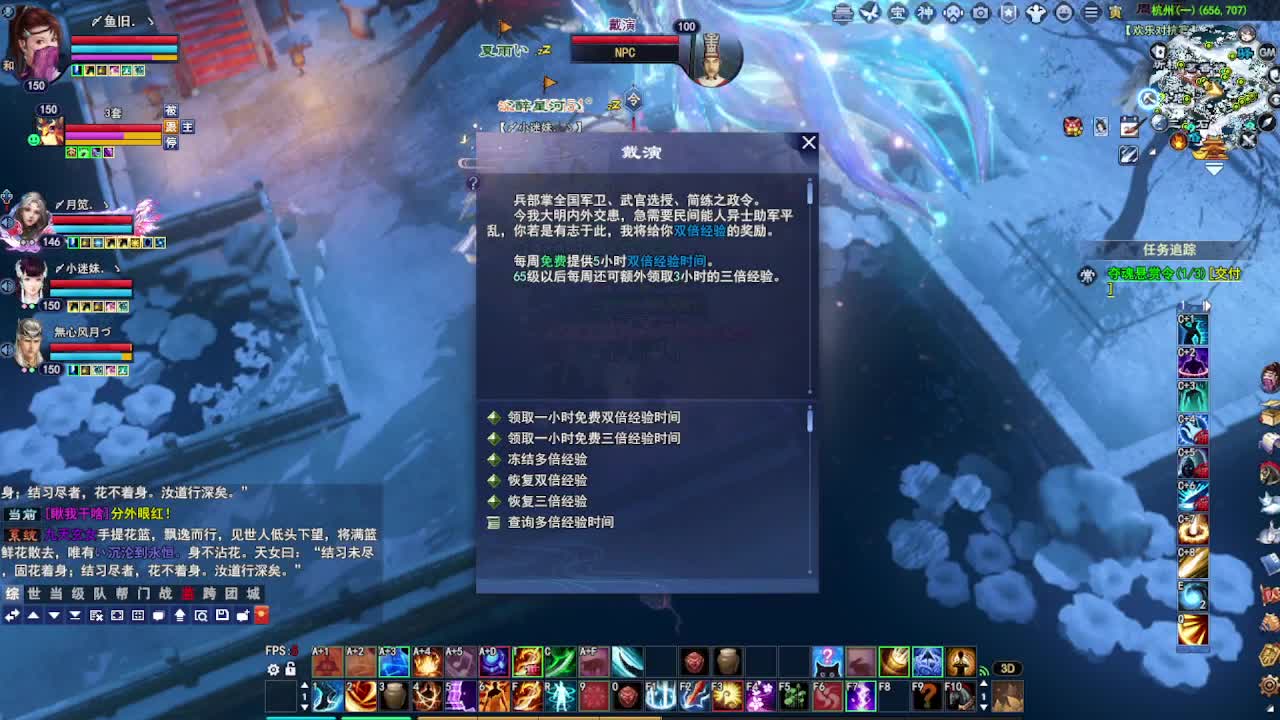This screenshot has height=720, width=1280.
Task: Open the 宝 treasure icon on top bar
Action: (897, 13)
